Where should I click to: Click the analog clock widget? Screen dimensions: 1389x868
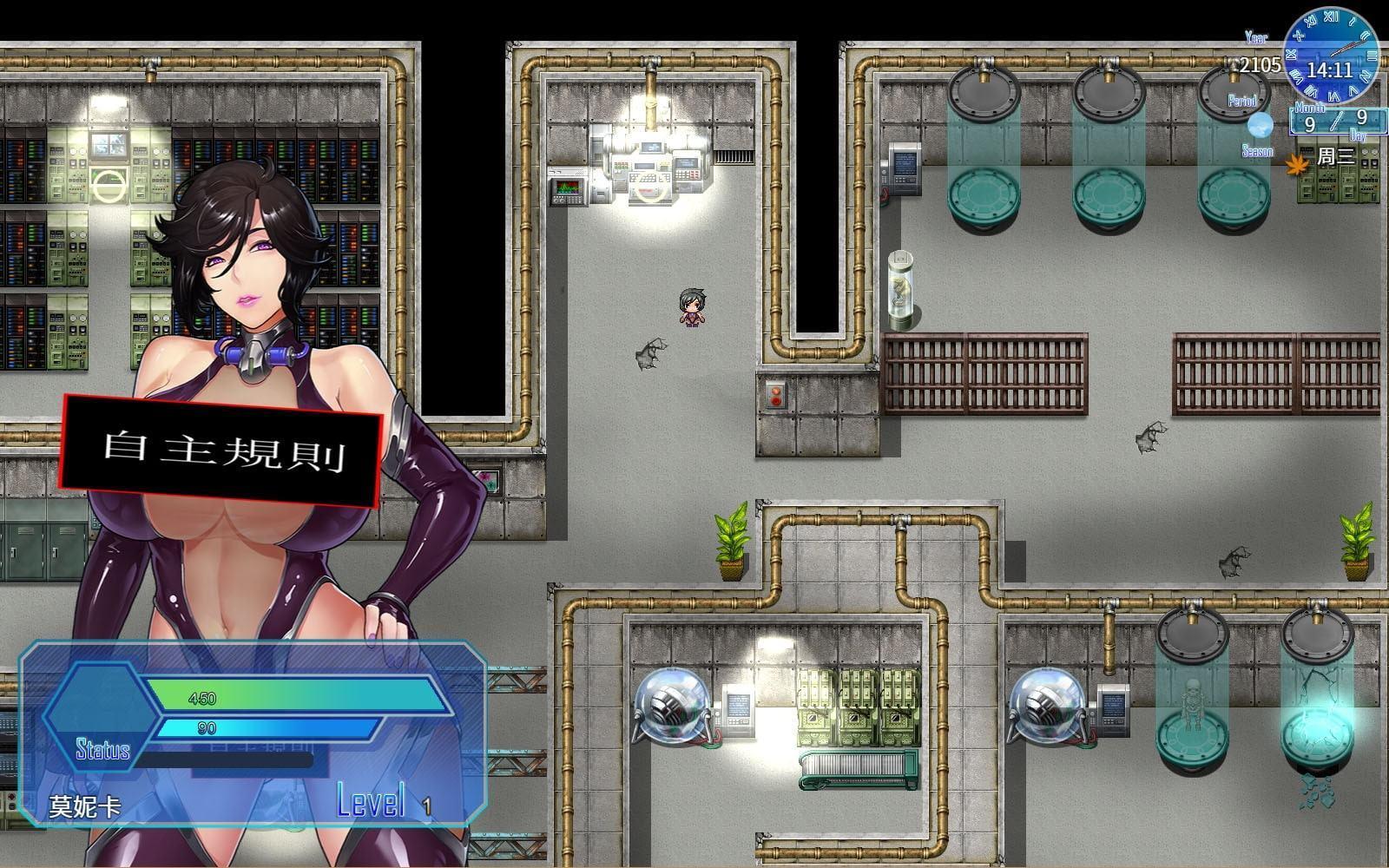(1331, 55)
